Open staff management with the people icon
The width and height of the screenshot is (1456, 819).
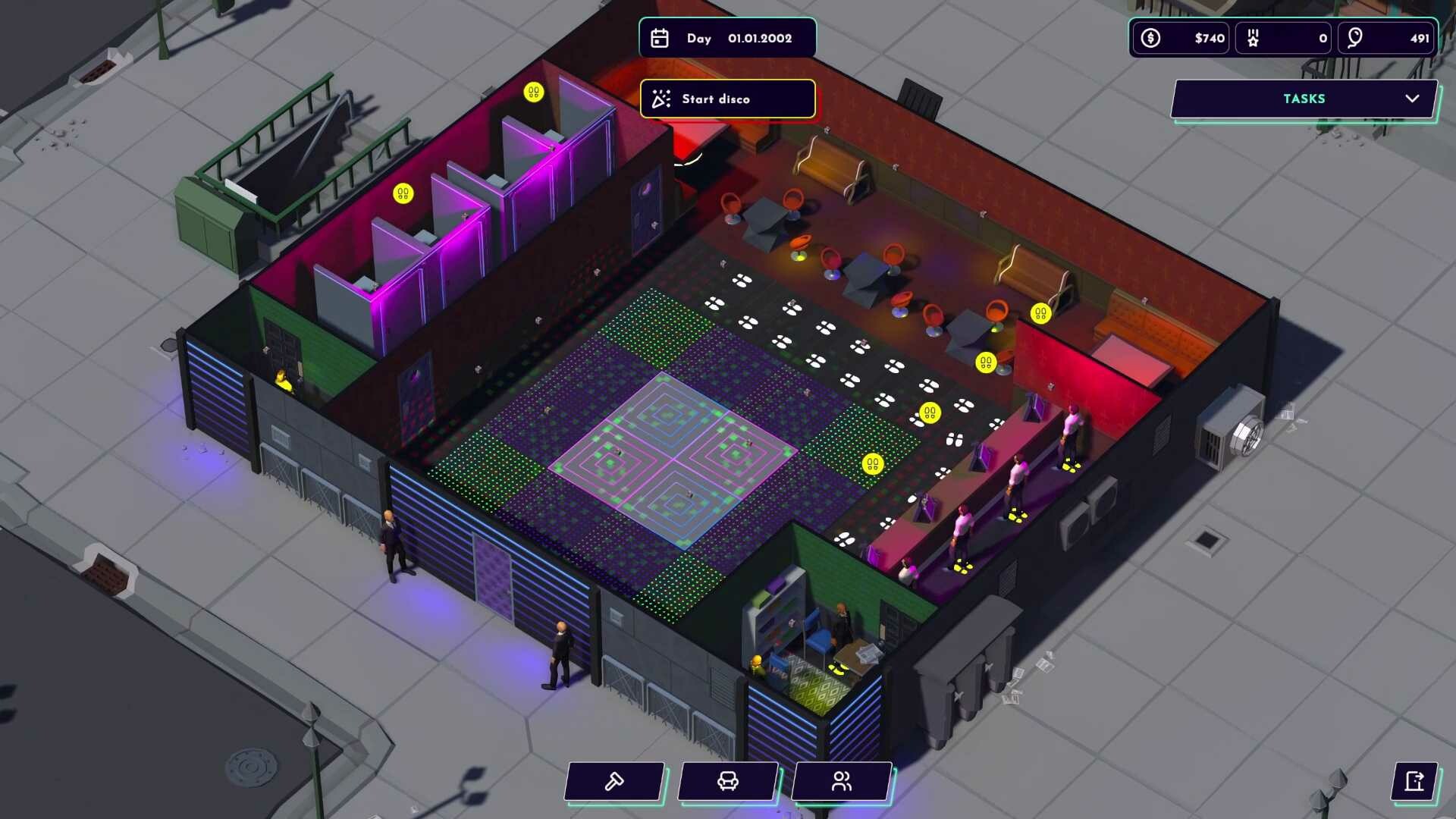point(840,782)
